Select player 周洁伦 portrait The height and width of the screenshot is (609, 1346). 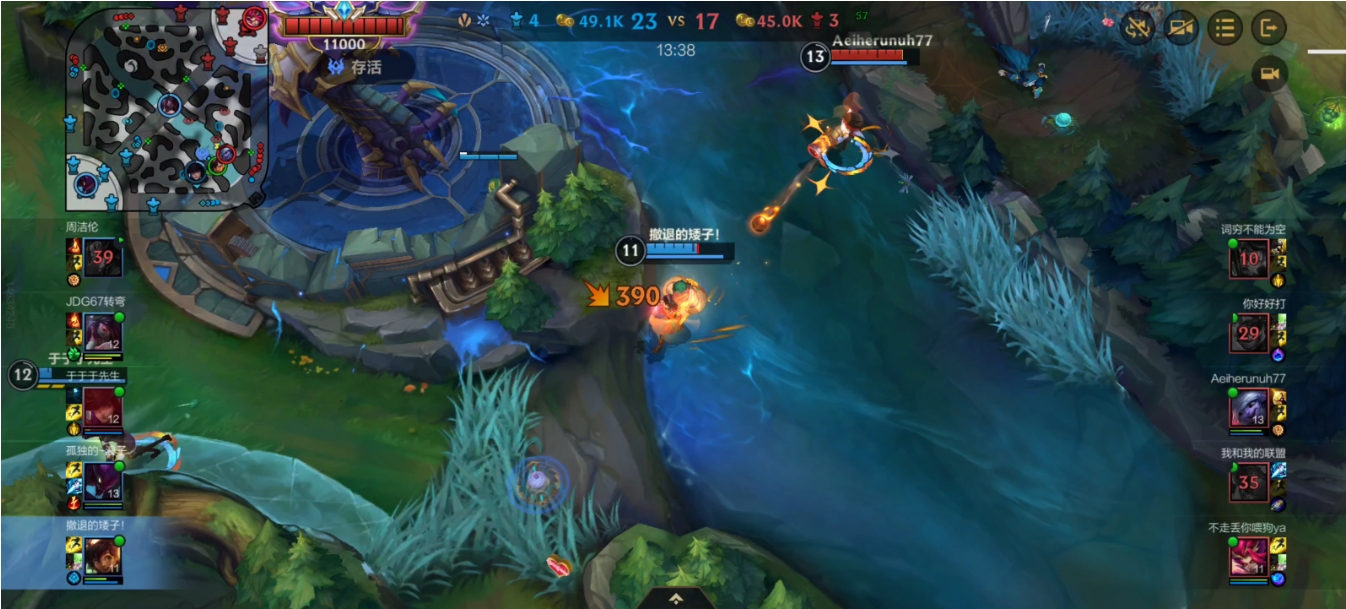(103, 257)
